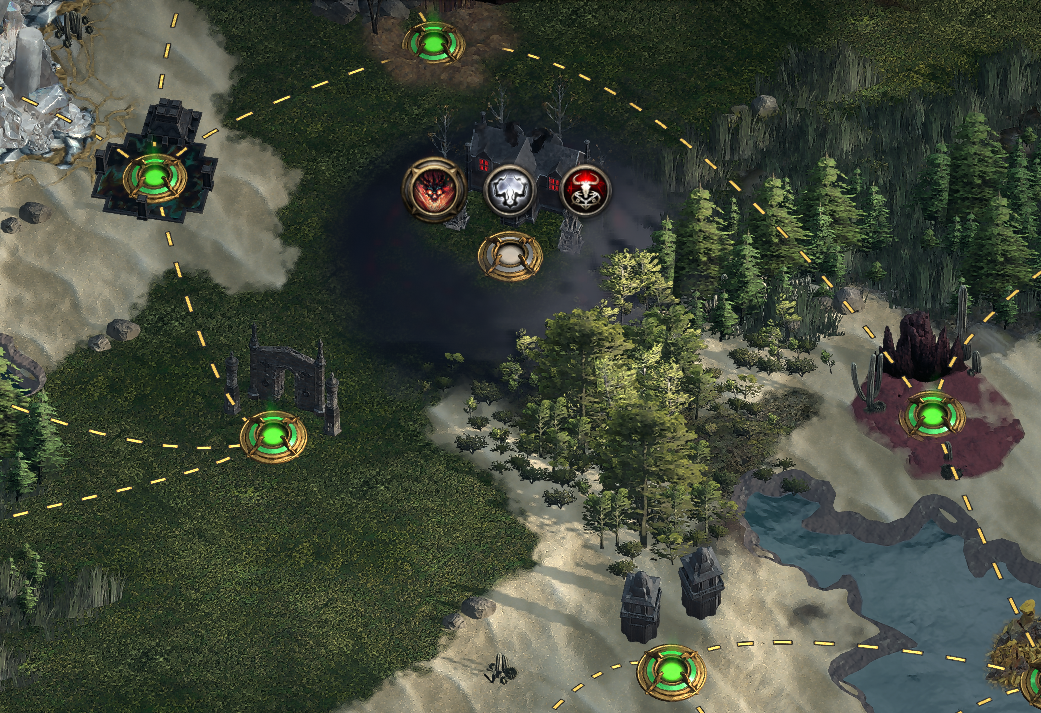Travel to the green node by the ruined archway
The image size is (1041, 713).
point(273,436)
